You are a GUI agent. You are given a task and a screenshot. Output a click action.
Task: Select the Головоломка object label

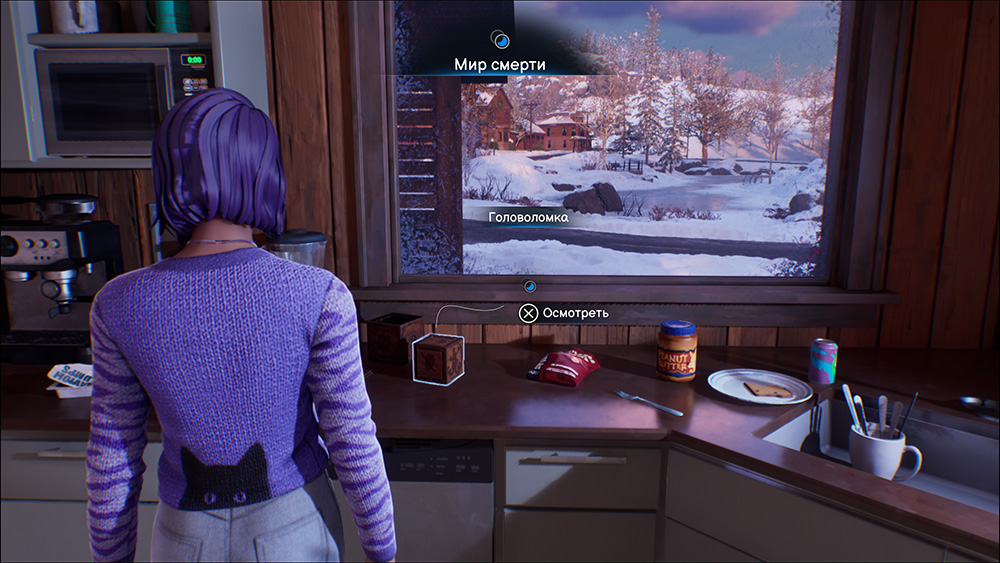click(x=528, y=217)
